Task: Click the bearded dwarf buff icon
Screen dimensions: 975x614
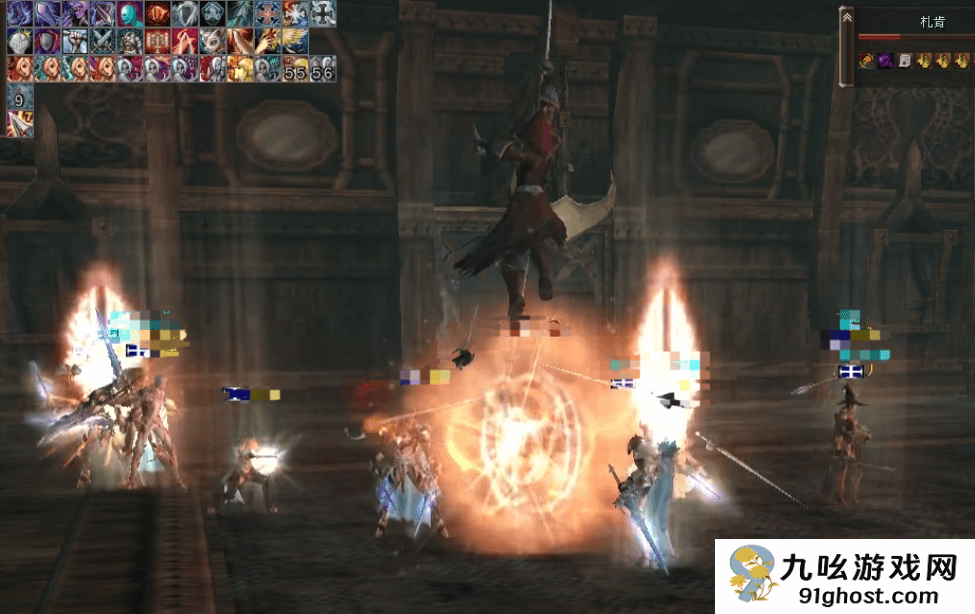Action: (130, 41)
